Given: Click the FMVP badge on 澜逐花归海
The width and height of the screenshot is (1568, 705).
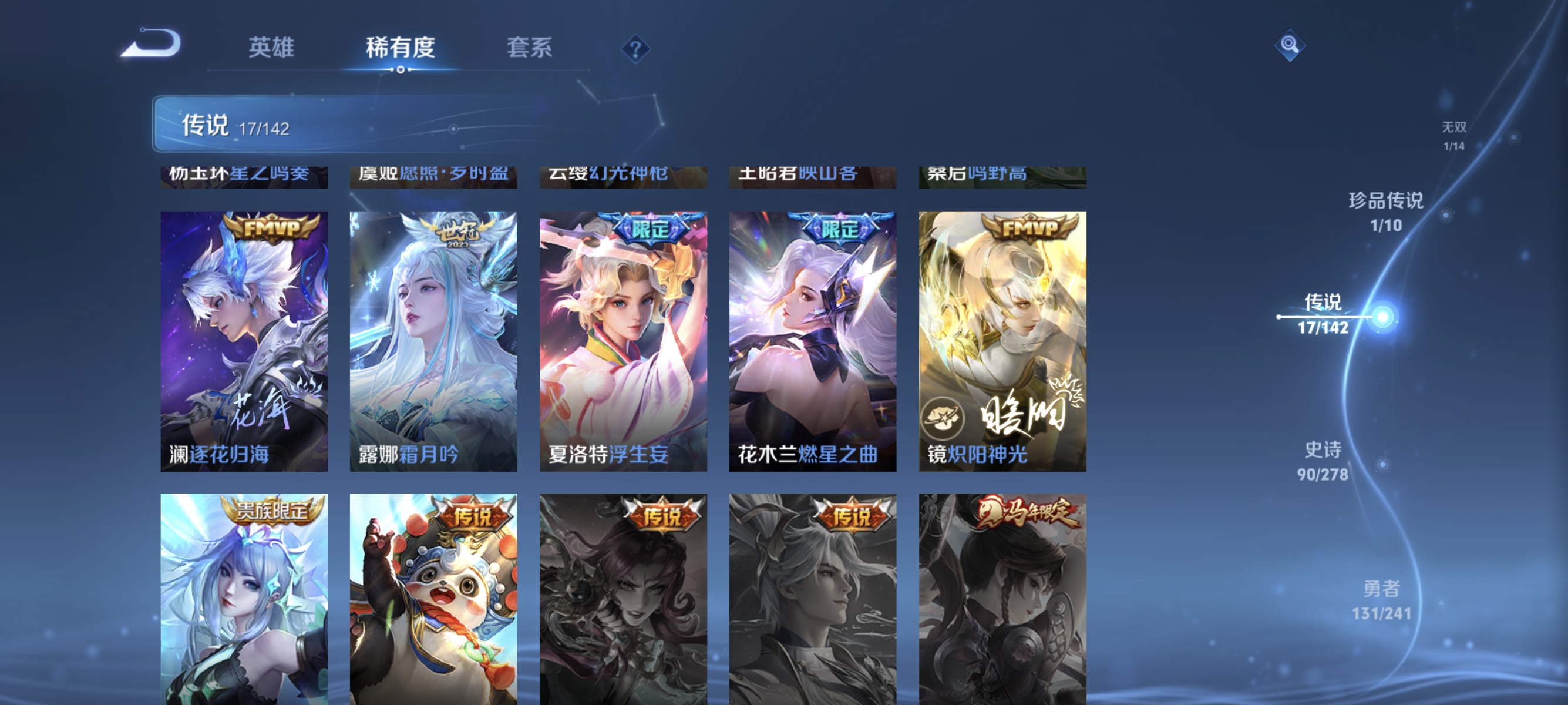Looking at the screenshot, I should click(269, 229).
